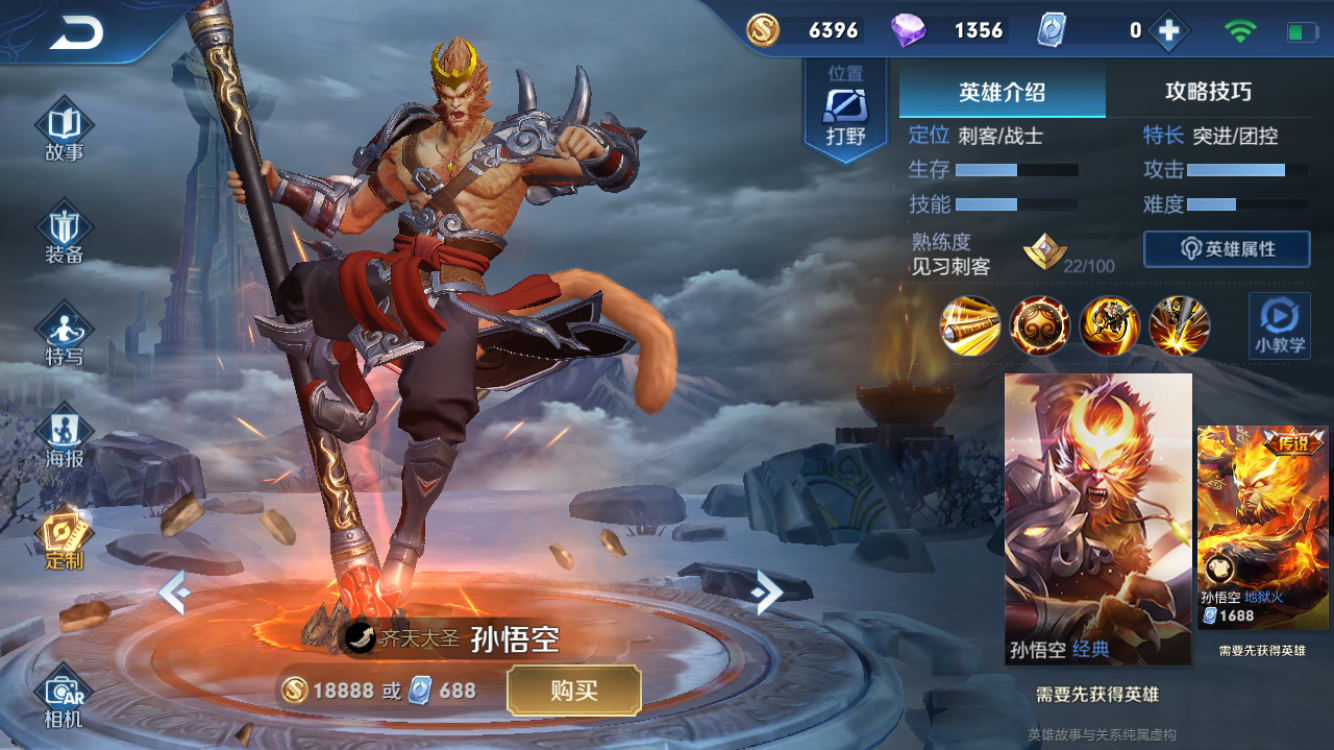Add more skin tickets with plus button
This screenshot has width=1334, height=750.
point(1168,31)
